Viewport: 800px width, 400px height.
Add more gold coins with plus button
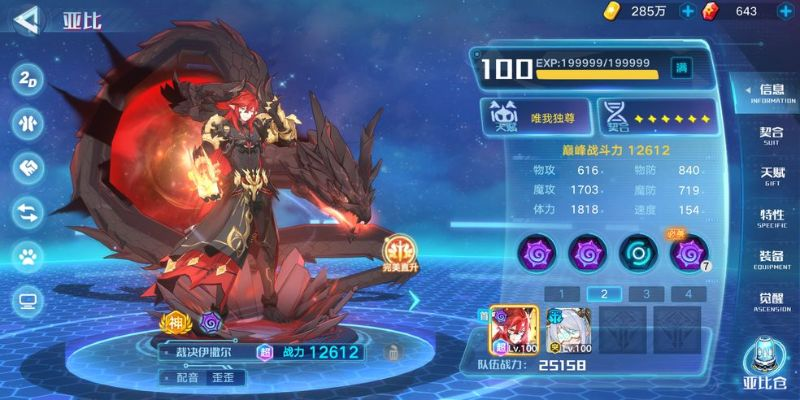(x=687, y=11)
